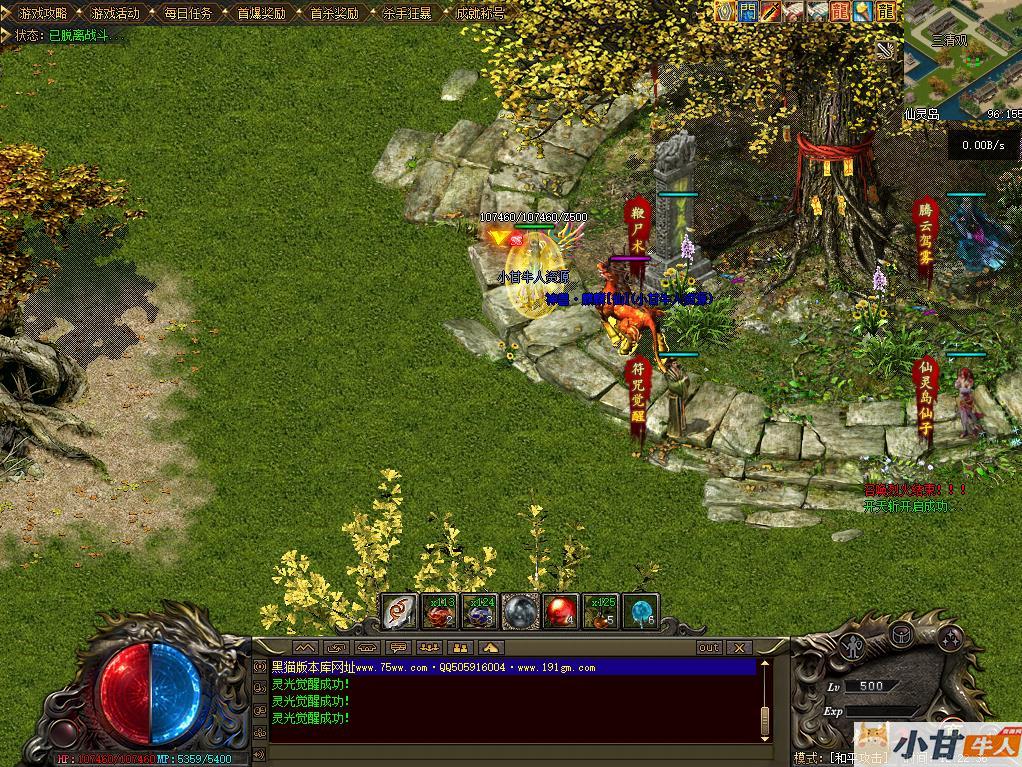The height and width of the screenshot is (767, 1022).
Task: Open the 首爆奖励 rewards menu
Action: click(261, 14)
